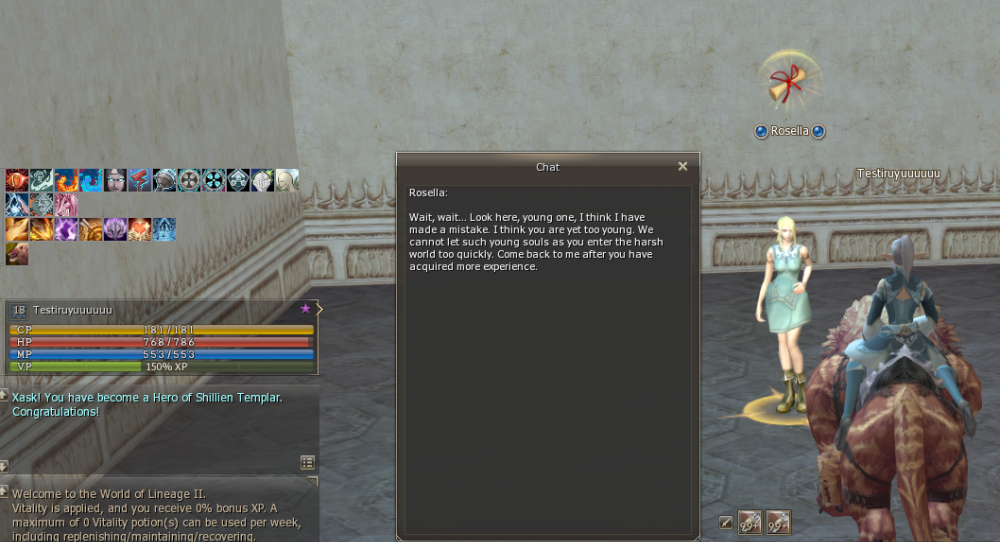Click the red eye buff icon

(16, 180)
